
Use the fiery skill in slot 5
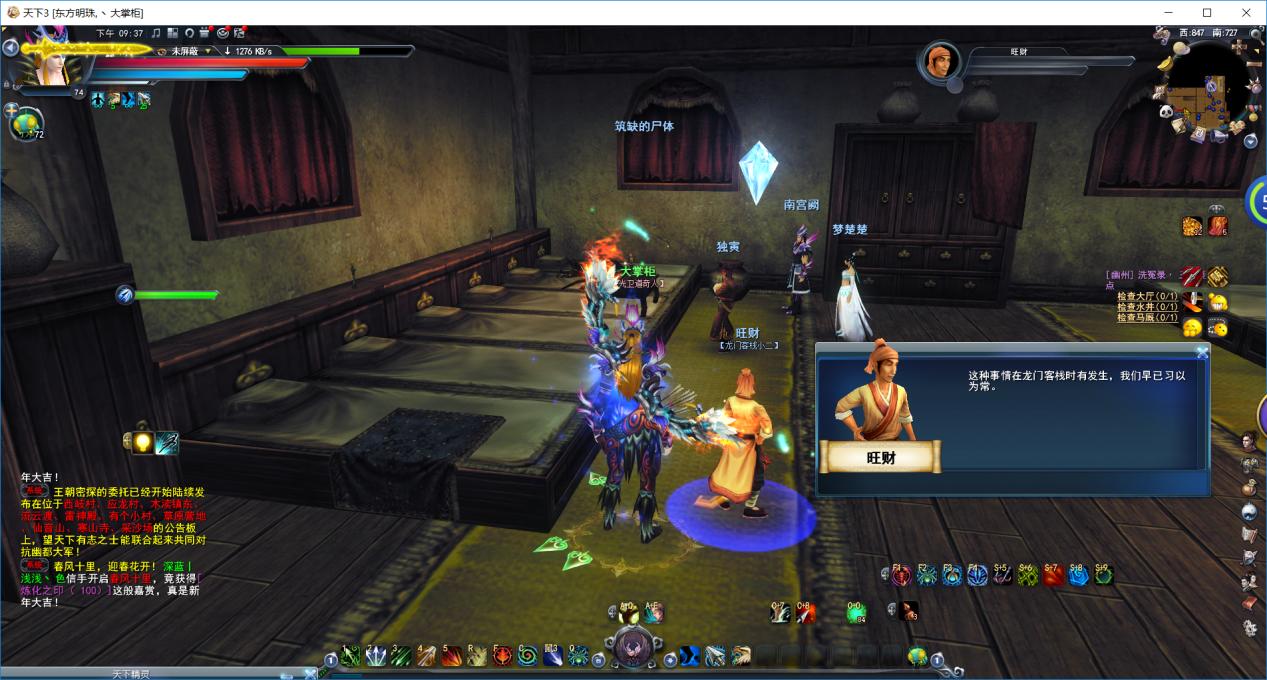pyautogui.click(x=452, y=656)
